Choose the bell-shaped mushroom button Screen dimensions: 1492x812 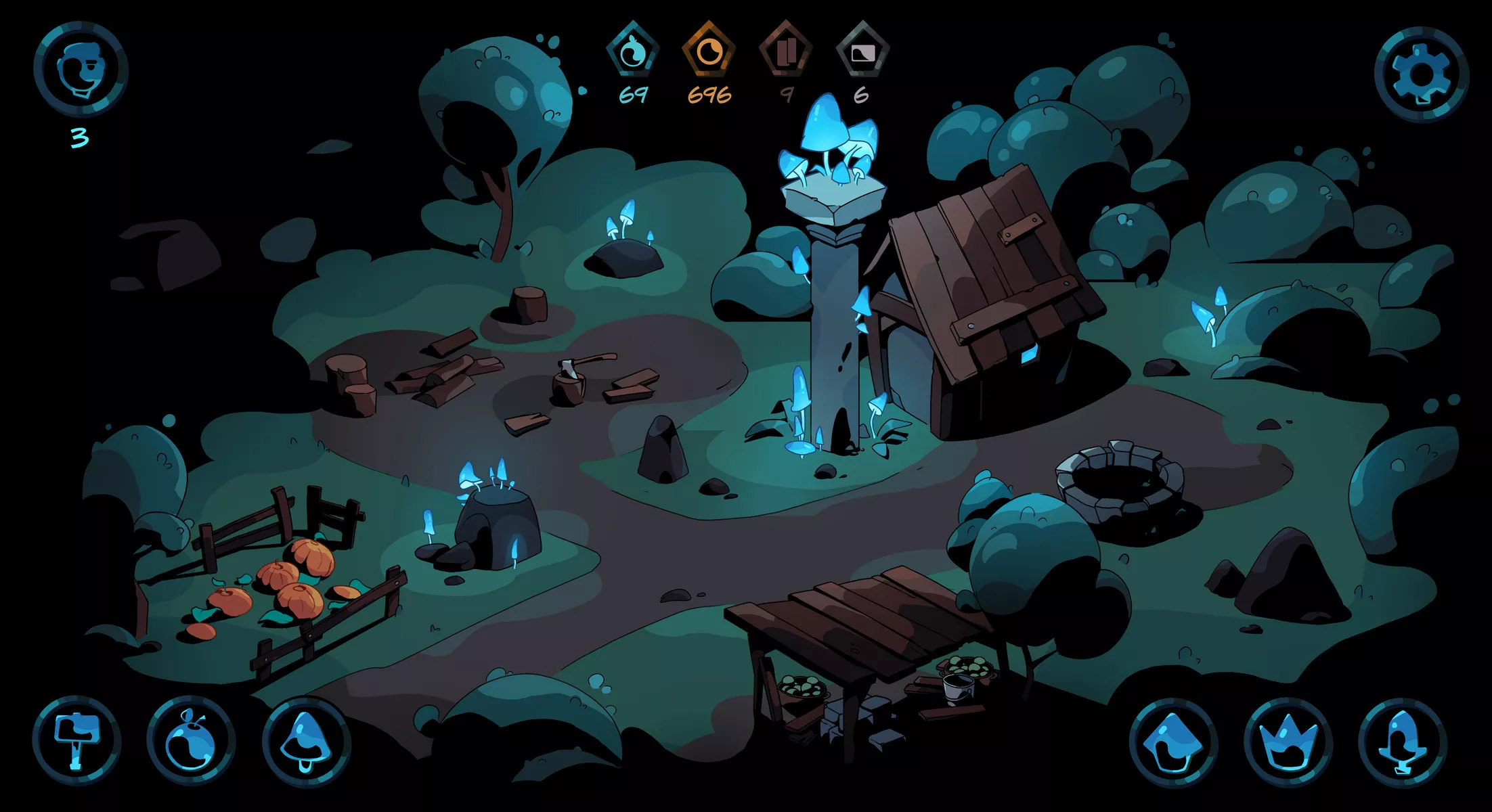tap(306, 740)
